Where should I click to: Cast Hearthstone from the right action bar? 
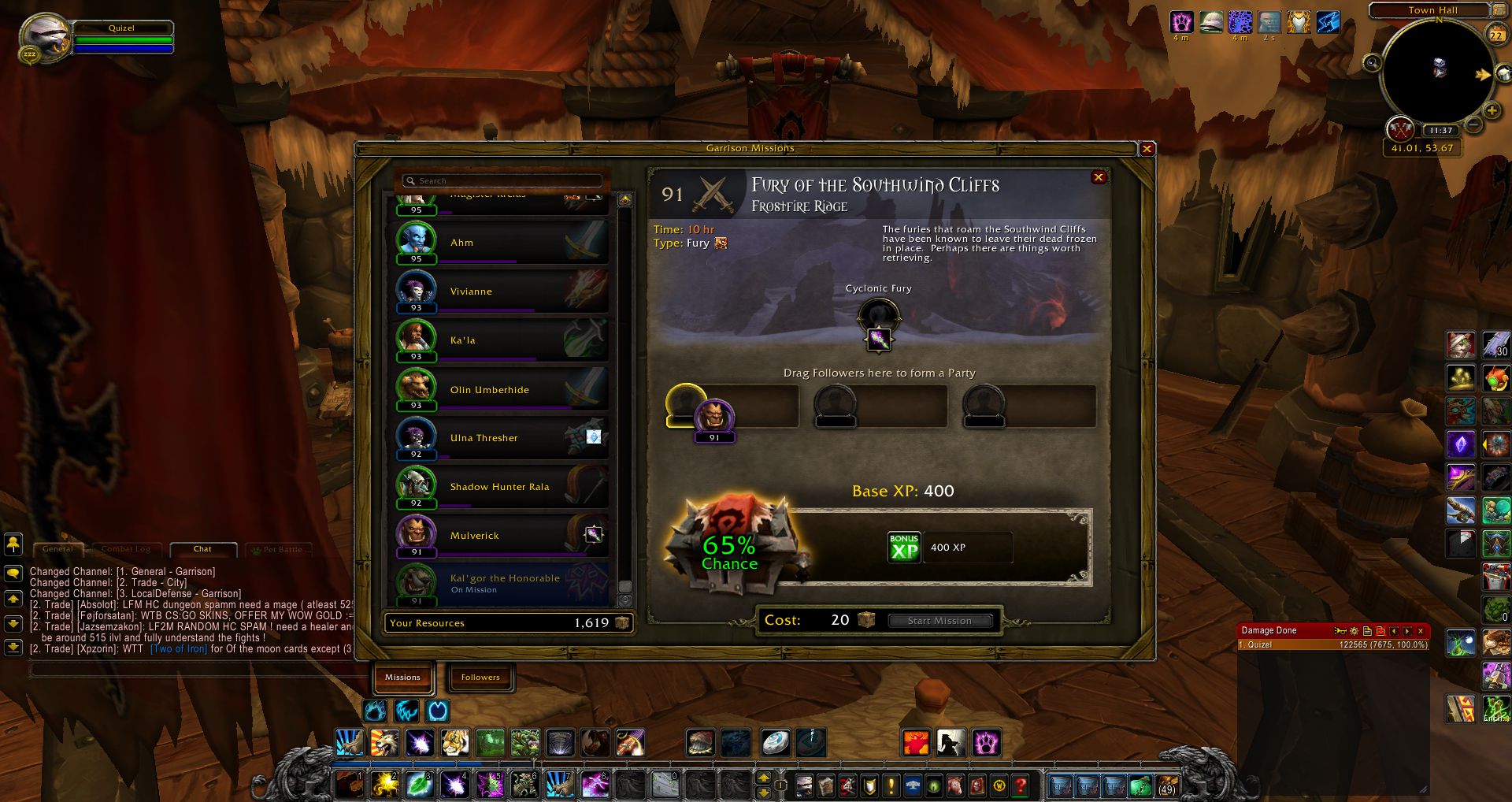[x=776, y=741]
